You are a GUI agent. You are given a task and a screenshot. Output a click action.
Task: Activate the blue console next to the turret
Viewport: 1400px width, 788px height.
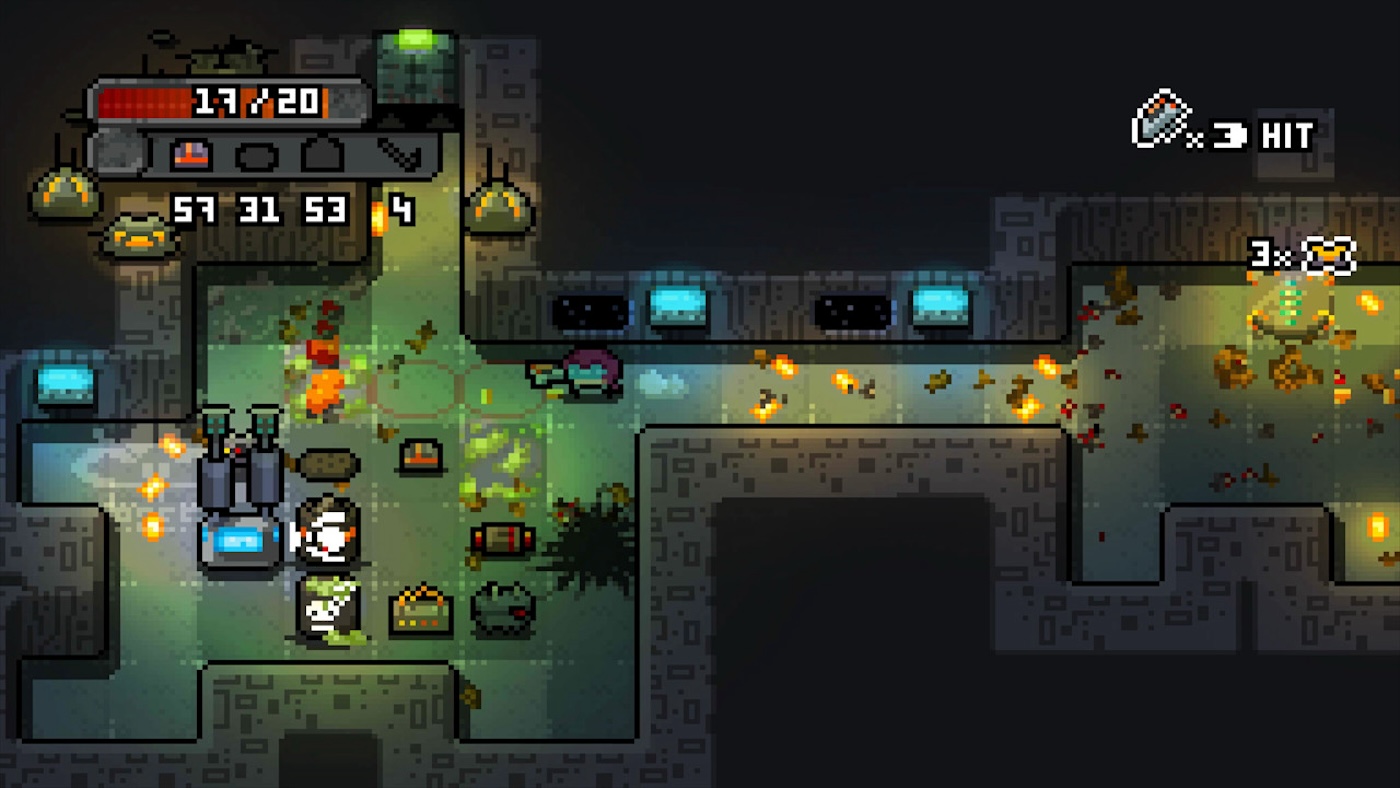[x=238, y=542]
